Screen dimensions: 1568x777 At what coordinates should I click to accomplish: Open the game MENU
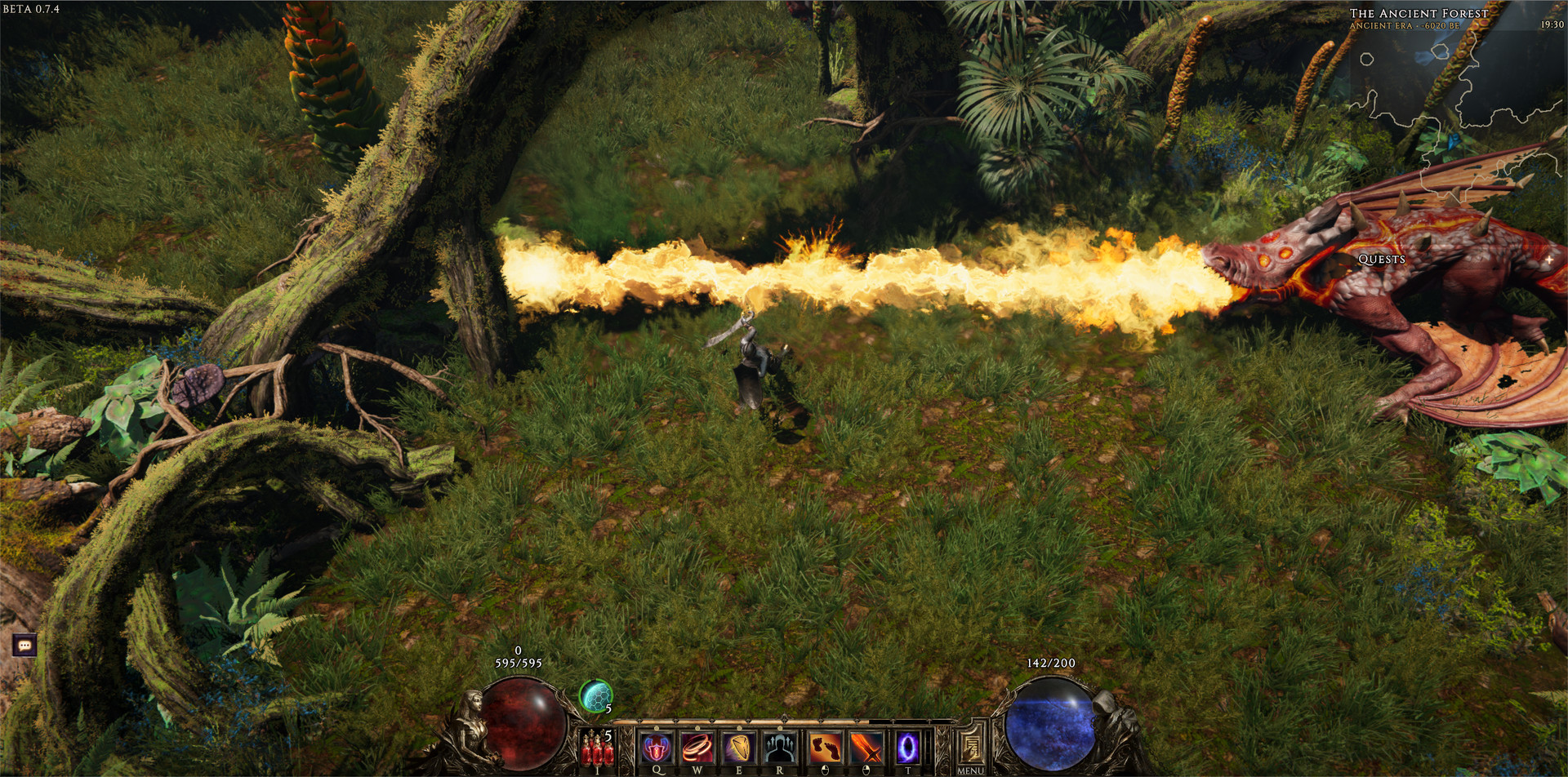(972, 747)
